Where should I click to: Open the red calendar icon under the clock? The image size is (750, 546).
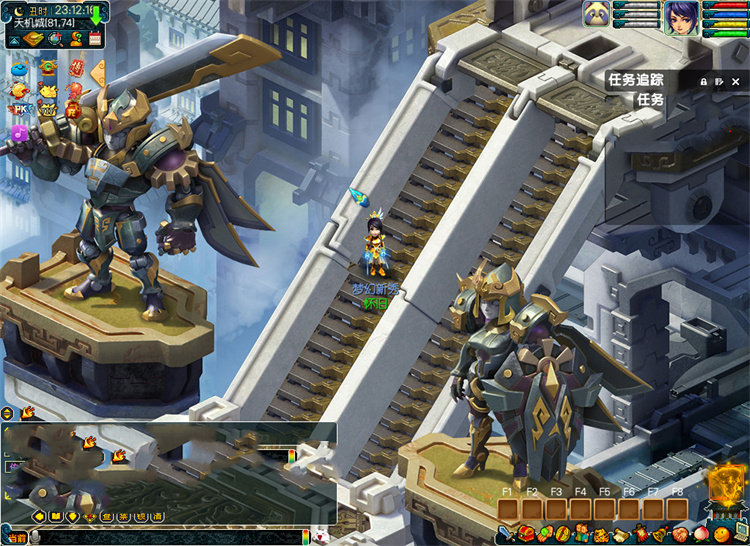point(95,39)
